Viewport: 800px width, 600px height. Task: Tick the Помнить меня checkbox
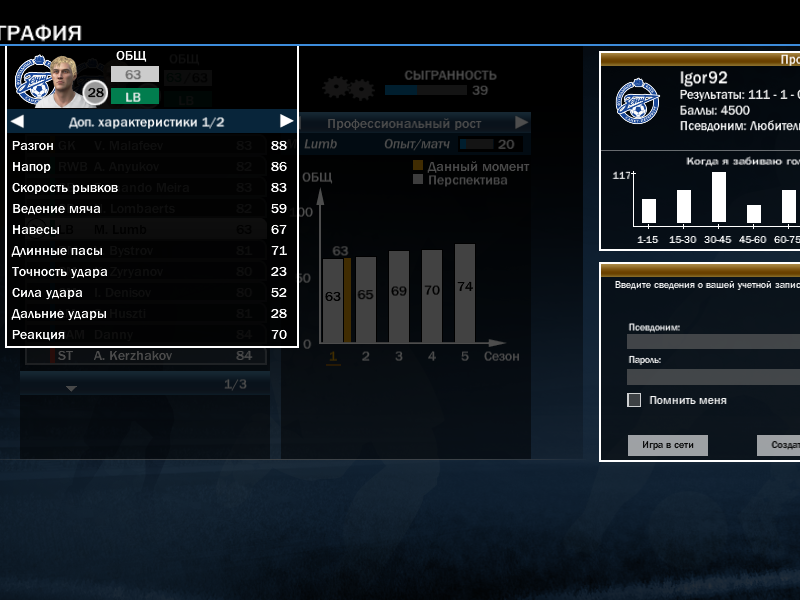pyautogui.click(x=634, y=400)
